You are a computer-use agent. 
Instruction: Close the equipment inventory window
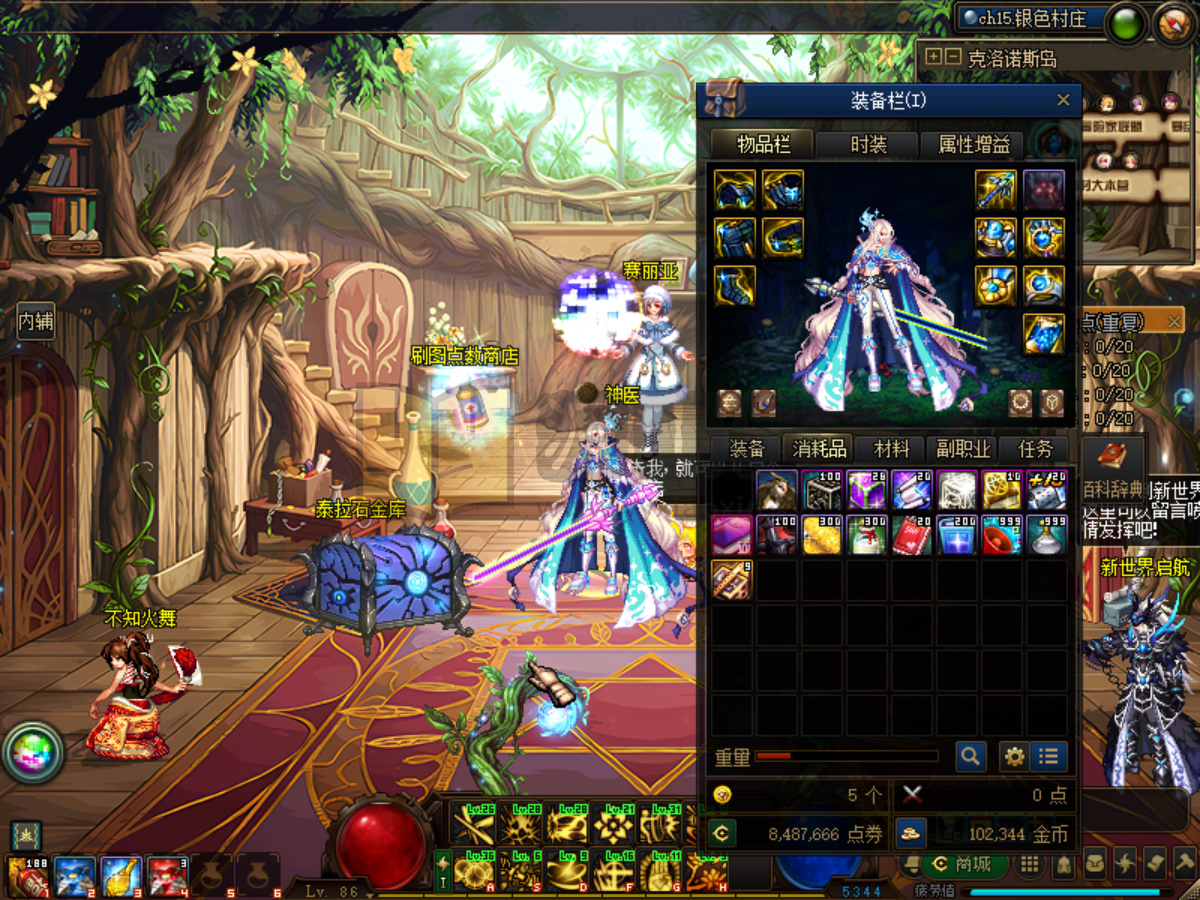coord(1063,100)
